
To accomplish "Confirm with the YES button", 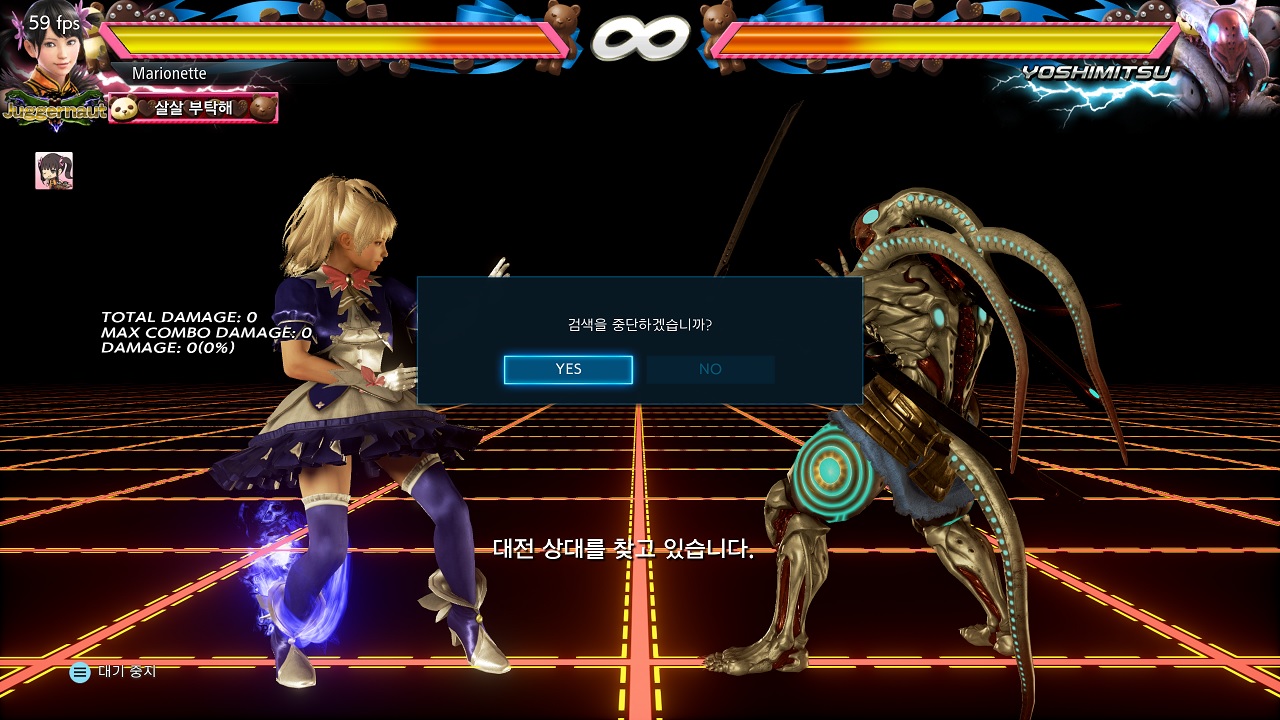I will (x=568, y=369).
